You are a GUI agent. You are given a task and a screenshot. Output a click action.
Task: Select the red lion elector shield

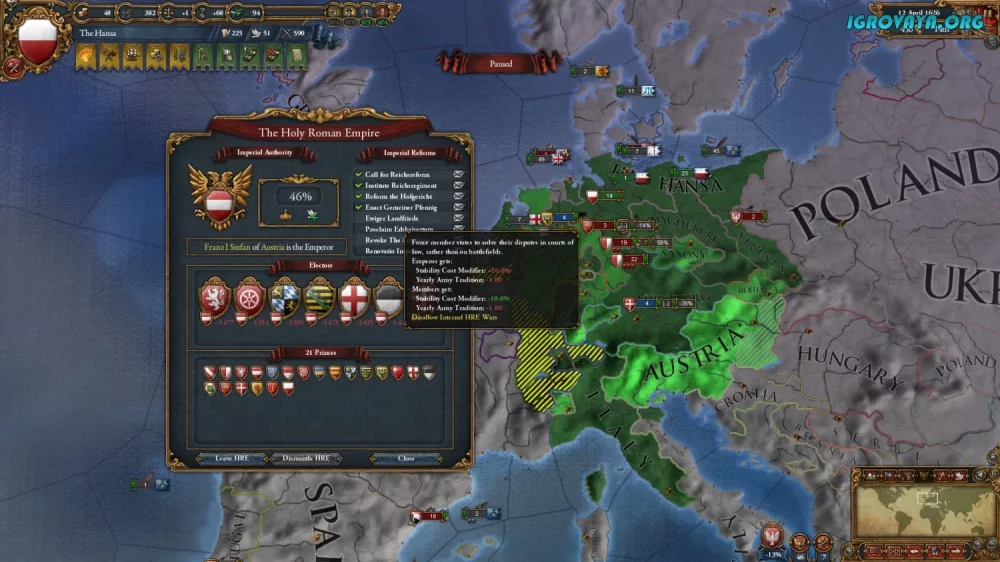tap(215, 297)
